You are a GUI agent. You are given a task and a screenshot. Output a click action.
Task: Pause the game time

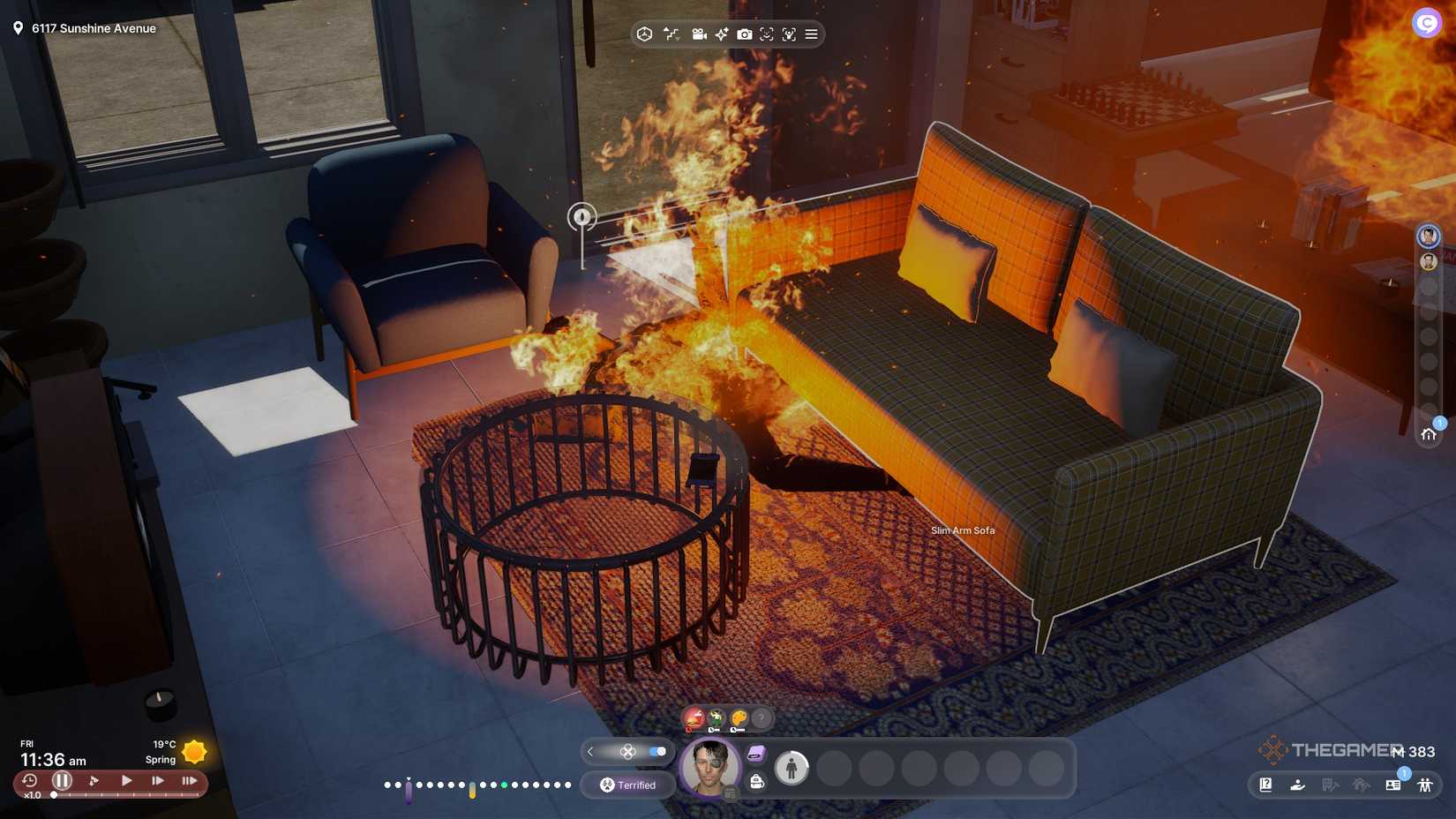[62, 780]
